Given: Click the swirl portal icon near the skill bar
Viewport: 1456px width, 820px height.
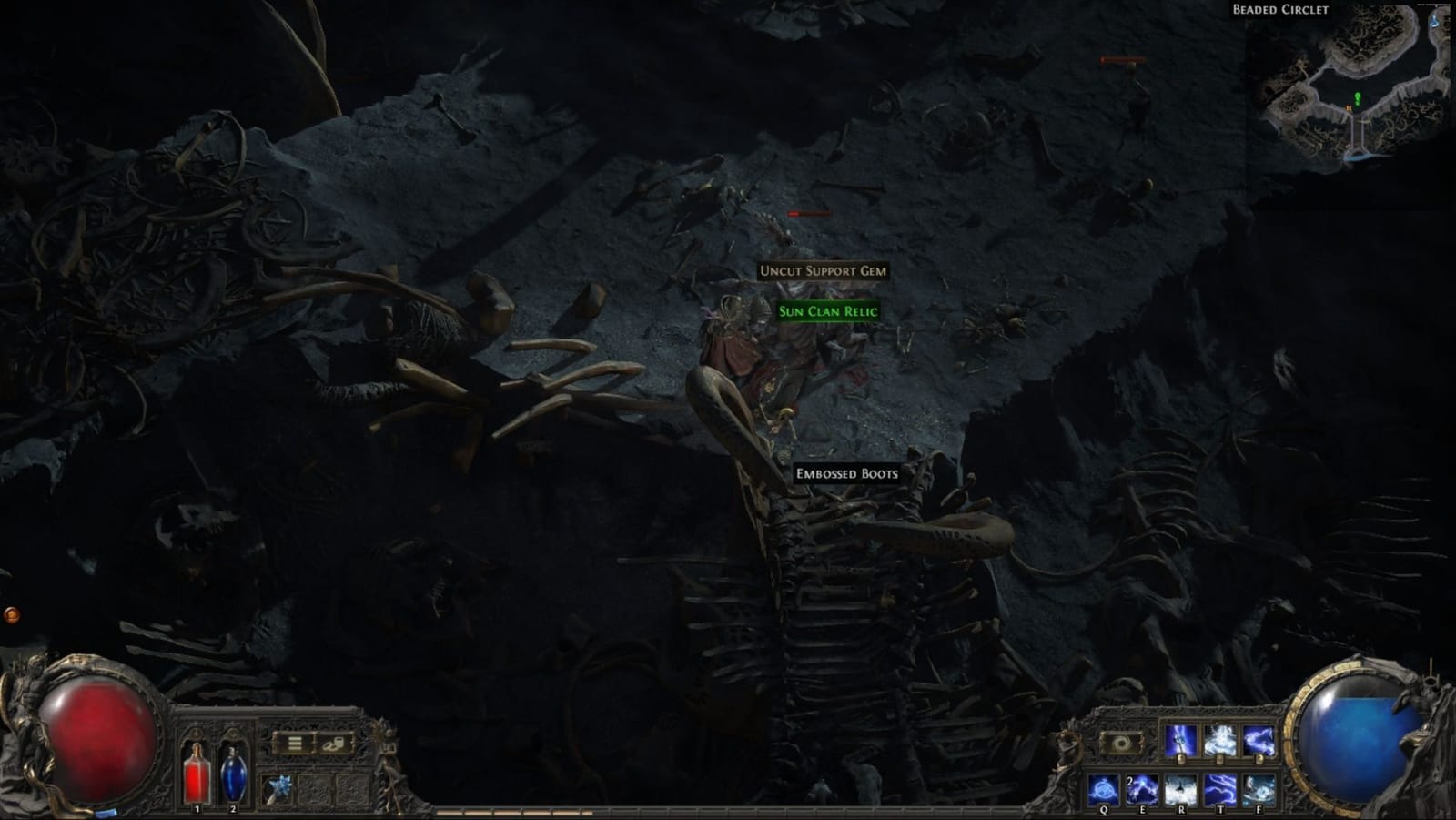Looking at the screenshot, I should (1119, 744).
